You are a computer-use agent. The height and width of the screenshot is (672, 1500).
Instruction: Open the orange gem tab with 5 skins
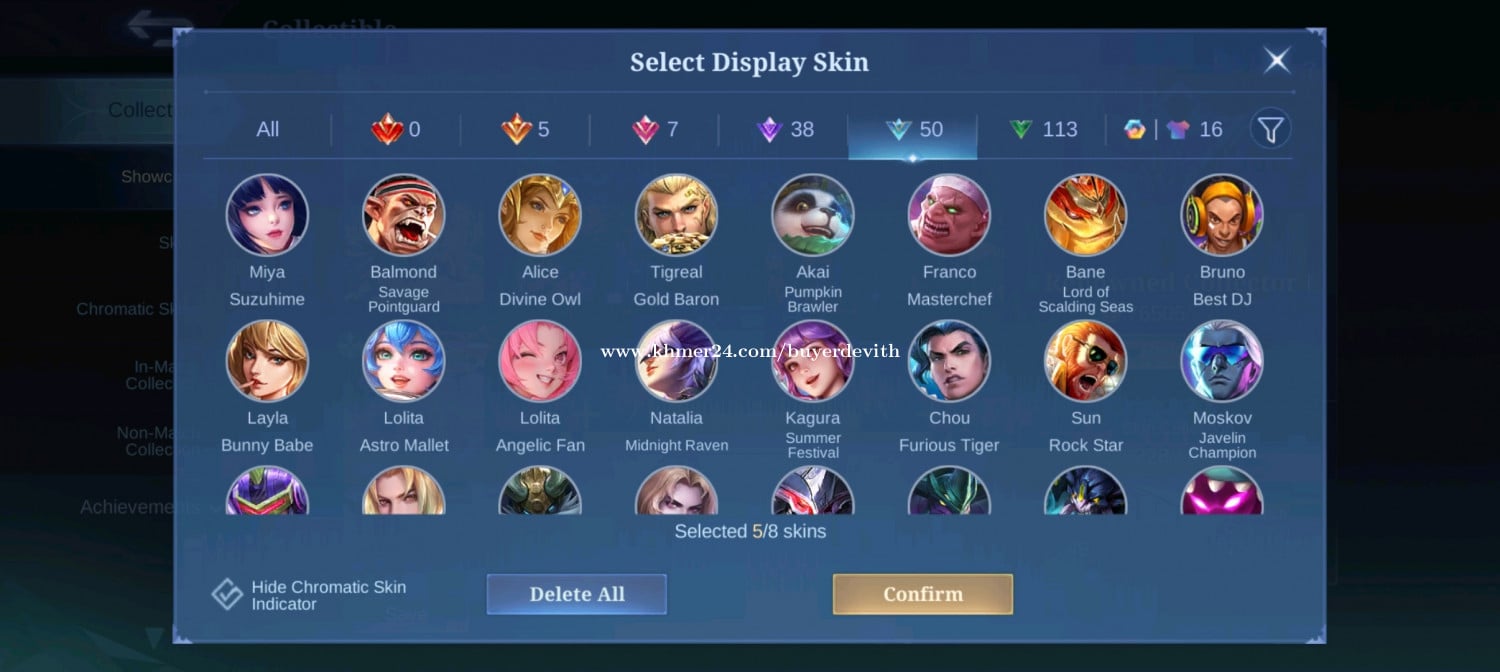point(525,129)
